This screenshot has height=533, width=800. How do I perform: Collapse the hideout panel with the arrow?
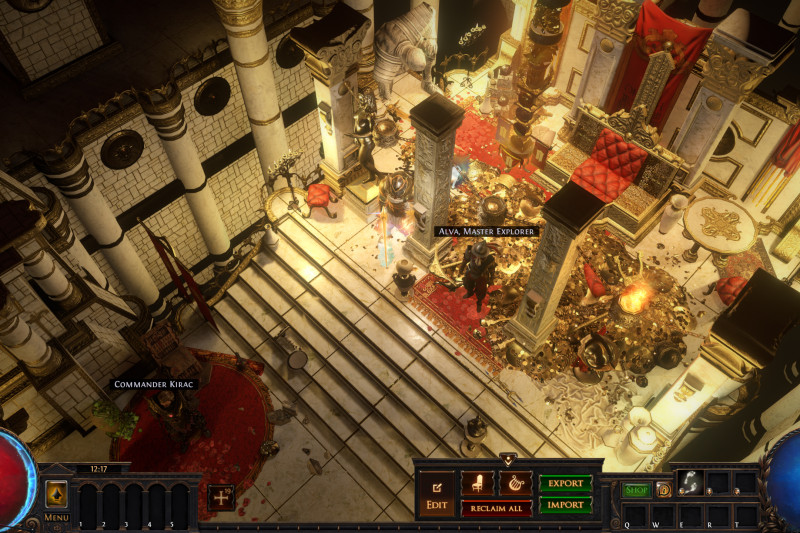click(x=508, y=460)
